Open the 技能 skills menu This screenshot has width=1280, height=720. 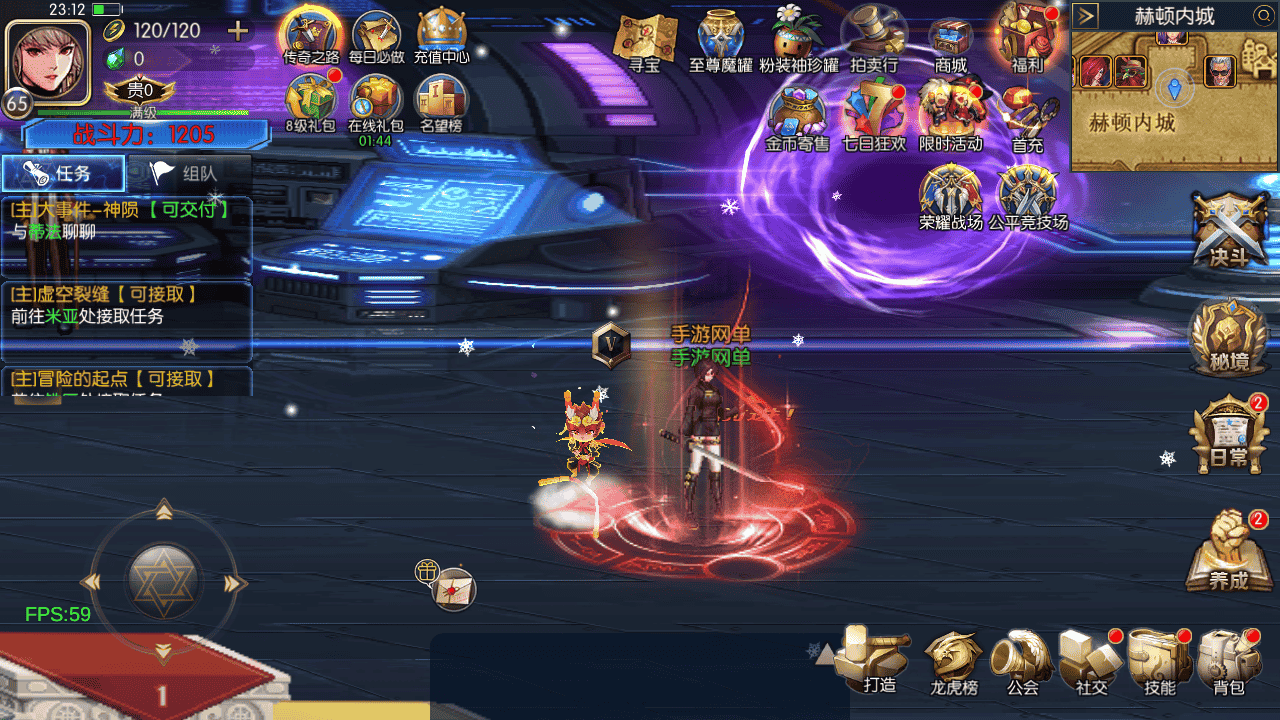(1159, 661)
